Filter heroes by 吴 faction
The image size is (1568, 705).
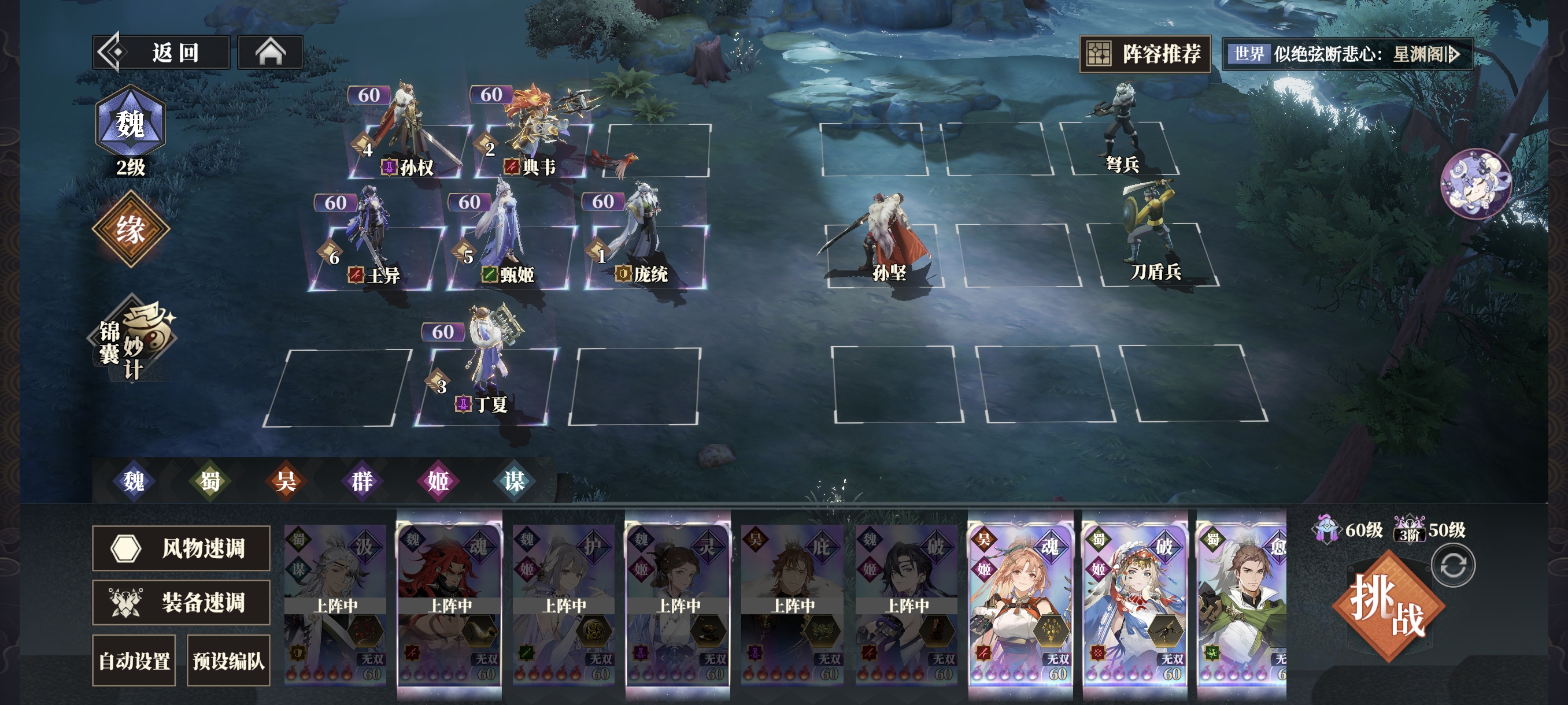pos(286,481)
